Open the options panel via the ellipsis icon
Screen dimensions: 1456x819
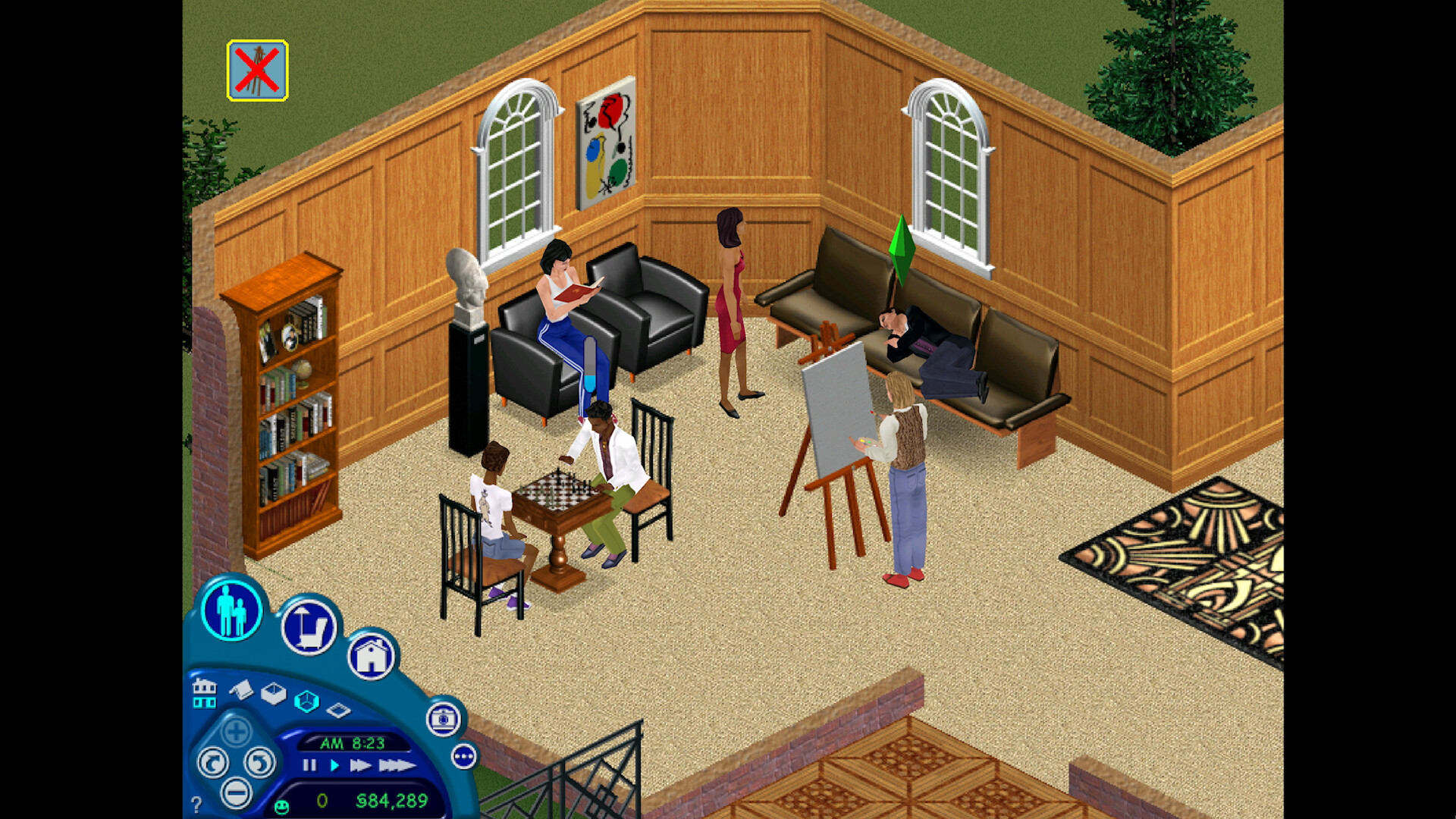(464, 757)
